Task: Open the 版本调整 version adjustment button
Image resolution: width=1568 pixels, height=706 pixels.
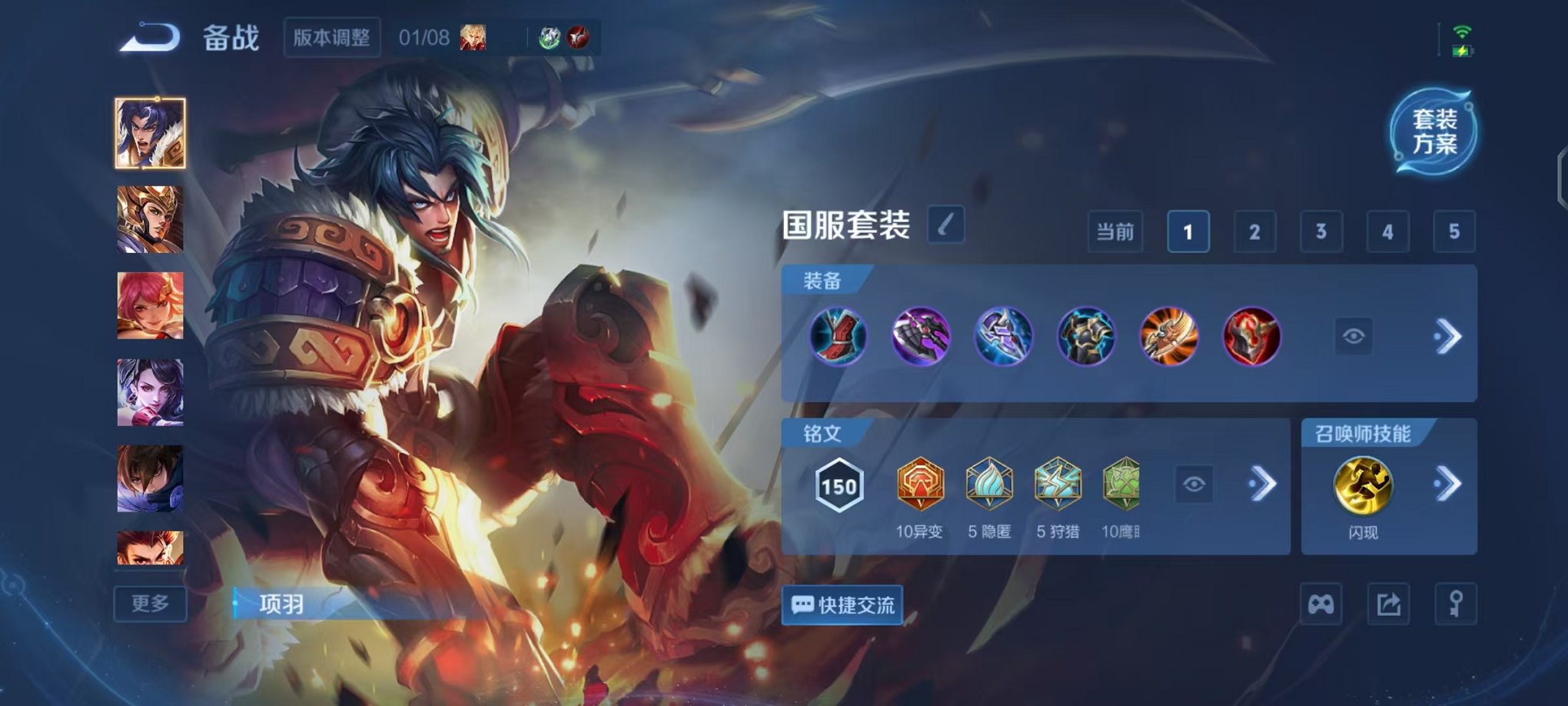Action: pyautogui.click(x=332, y=38)
